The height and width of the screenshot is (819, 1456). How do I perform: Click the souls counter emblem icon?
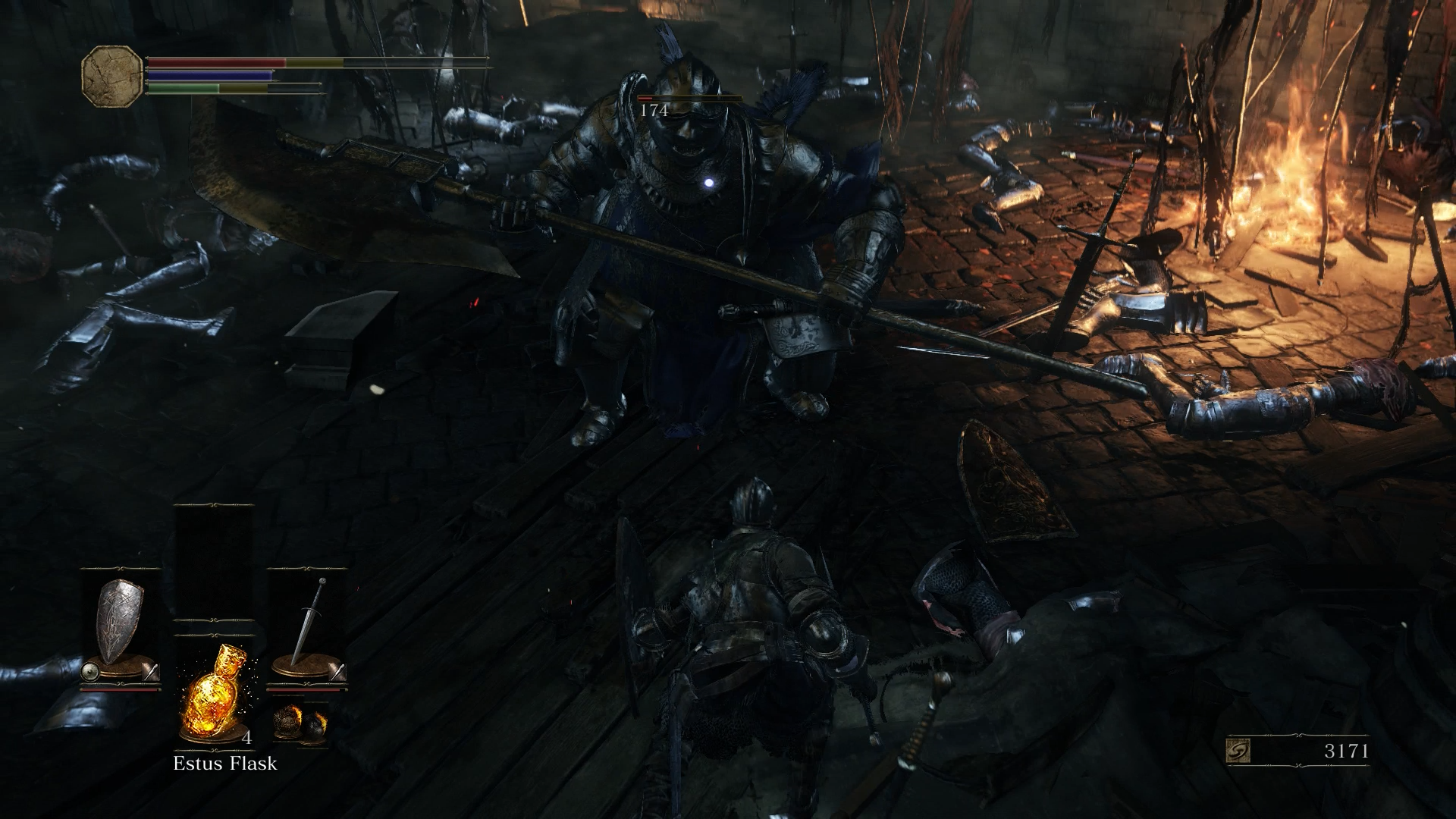pos(1238,752)
